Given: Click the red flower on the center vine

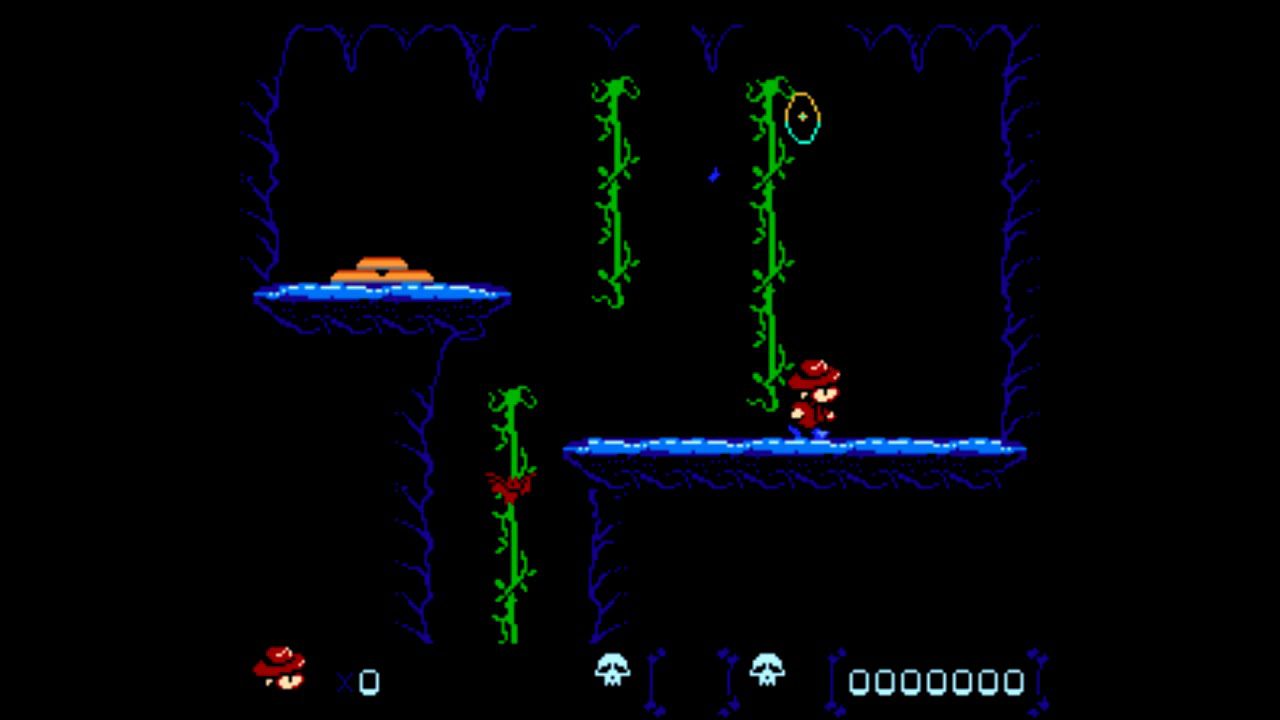Looking at the screenshot, I should coord(510,483).
